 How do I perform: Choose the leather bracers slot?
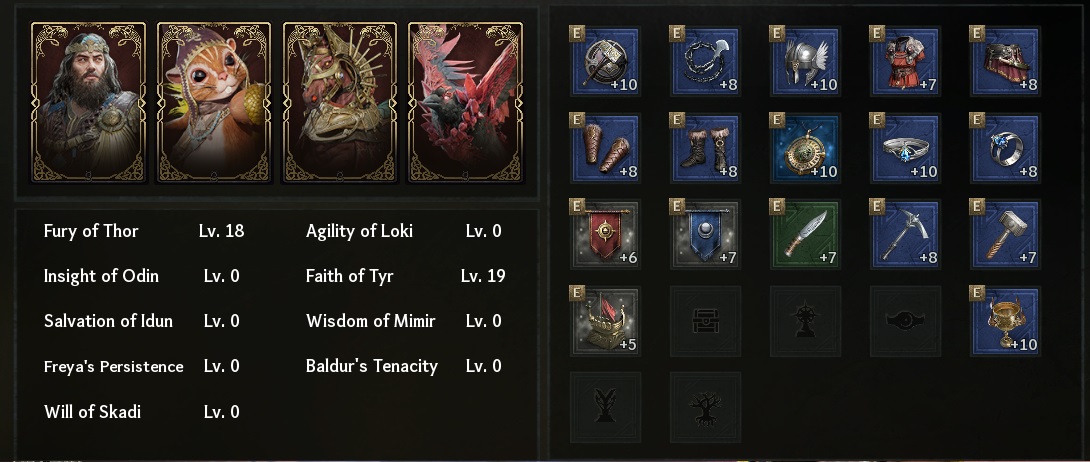tap(605, 147)
